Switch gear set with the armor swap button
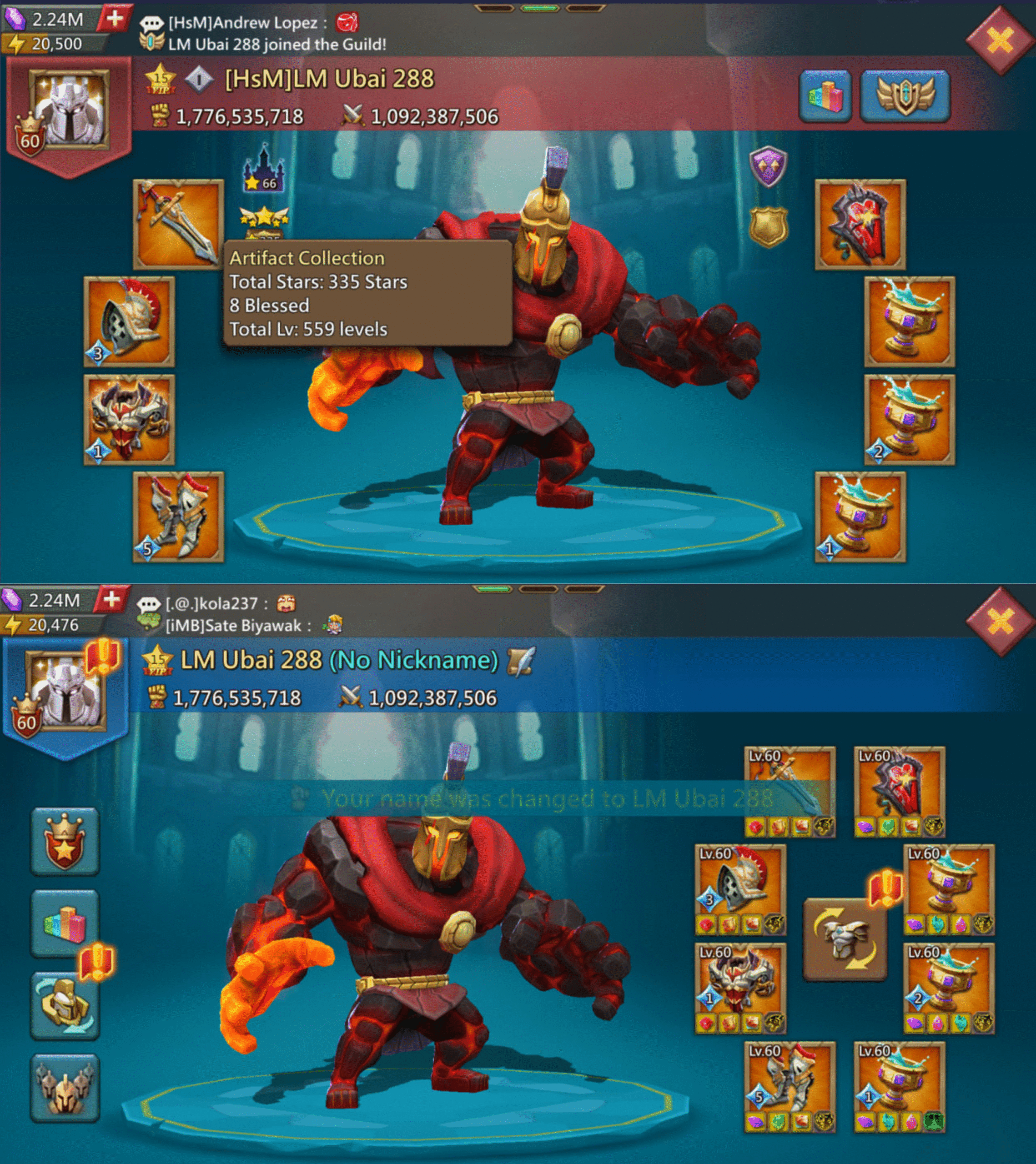Image resolution: width=1036 pixels, height=1164 pixels. pyautogui.click(x=845, y=939)
